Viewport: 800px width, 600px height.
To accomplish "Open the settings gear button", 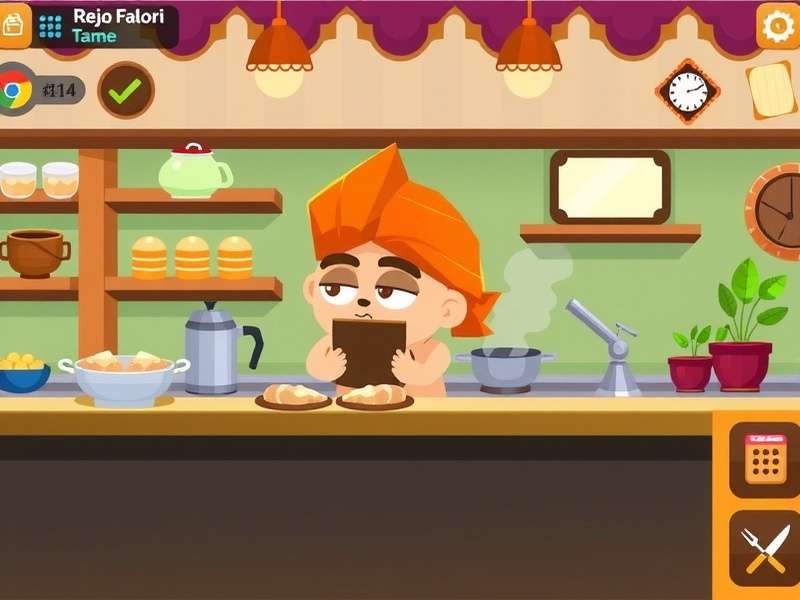I will [x=777, y=26].
